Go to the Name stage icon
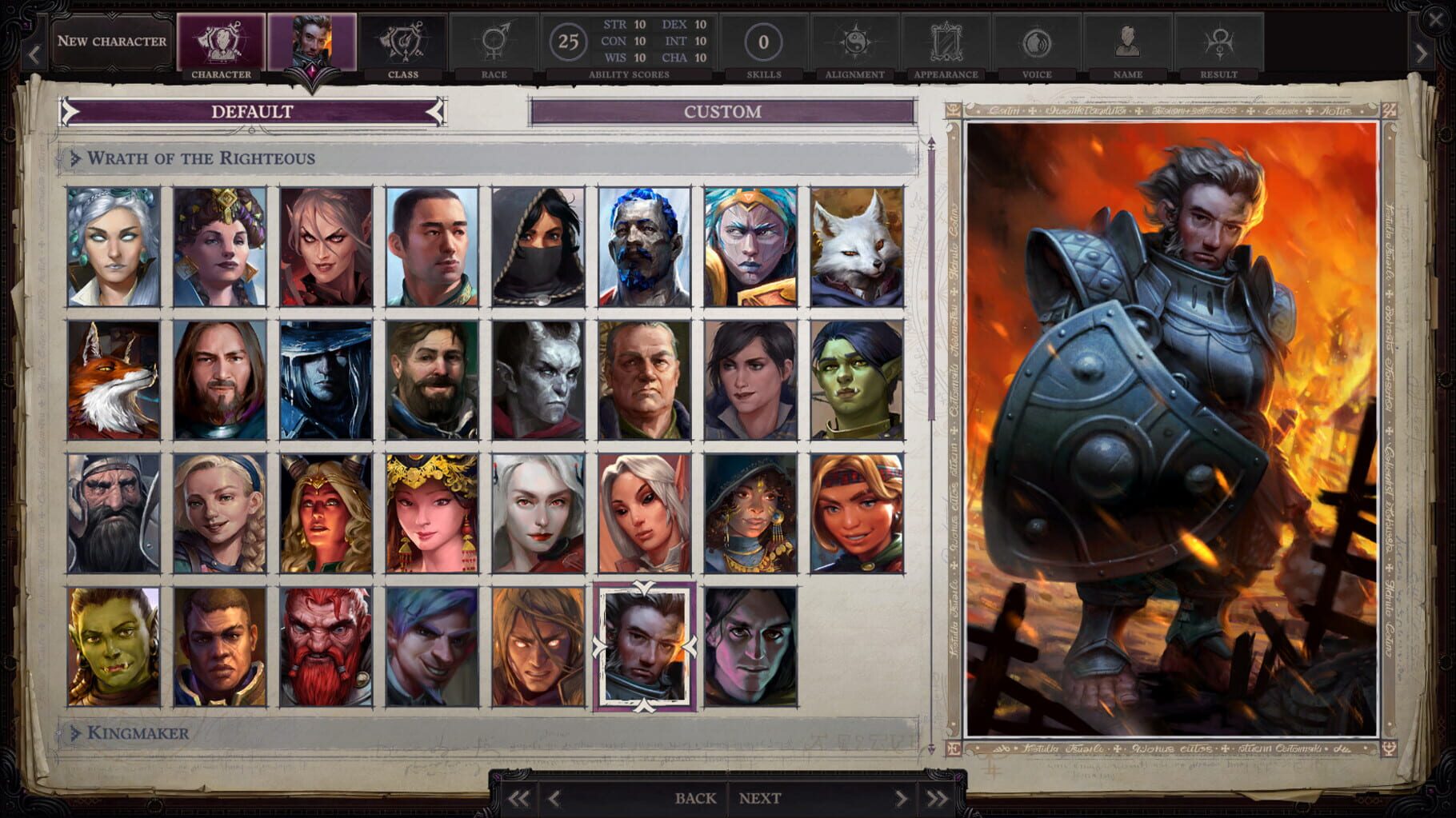 pyautogui.click(x=1126, y=40)
